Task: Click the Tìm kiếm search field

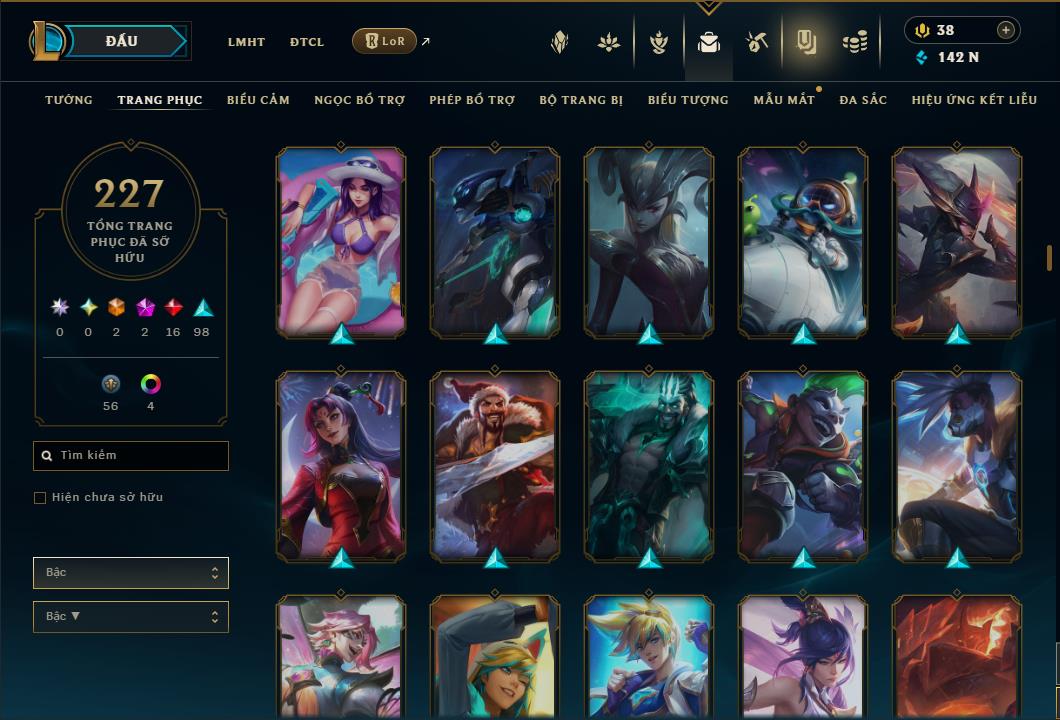Action: tap(131, 456)
